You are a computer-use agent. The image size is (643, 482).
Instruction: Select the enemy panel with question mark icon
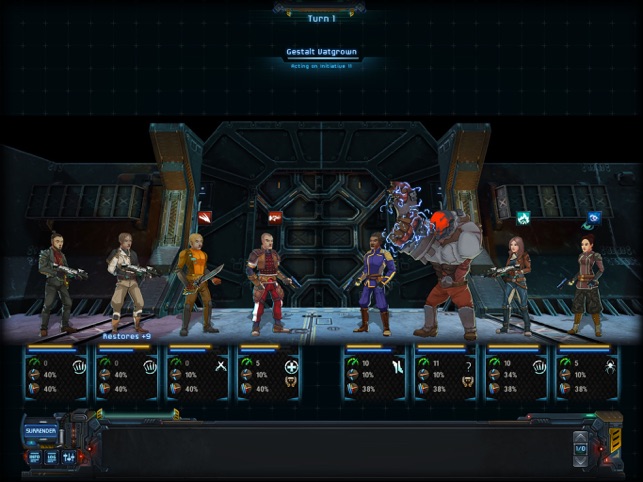(x=445, y=373)
